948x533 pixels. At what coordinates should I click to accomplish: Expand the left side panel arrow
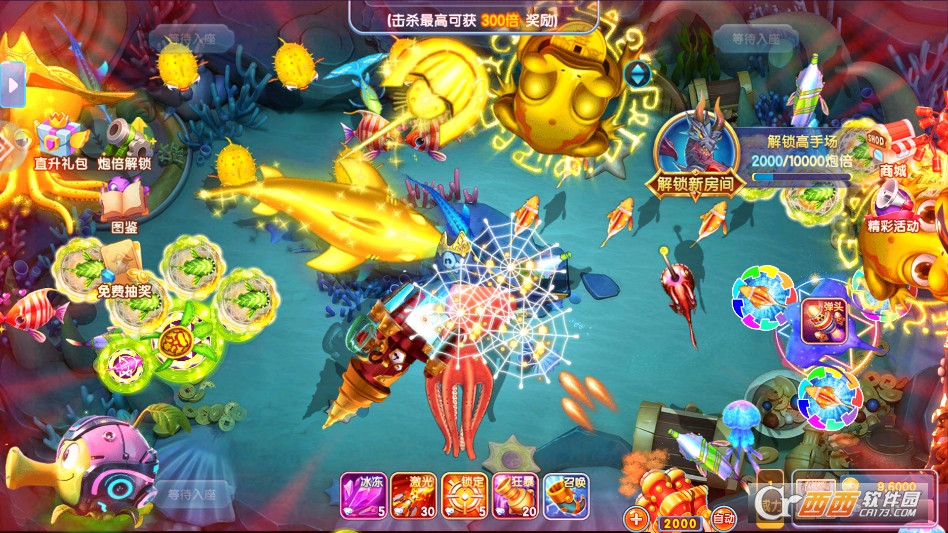click(x=12, y=86)
